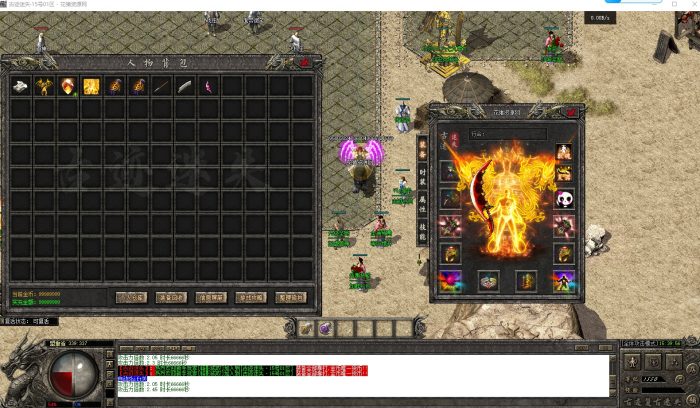The height and width of the screenshot is (408, 700).
Task: Click the 整理背包 (sort bag) button
Action: (291, 297)
